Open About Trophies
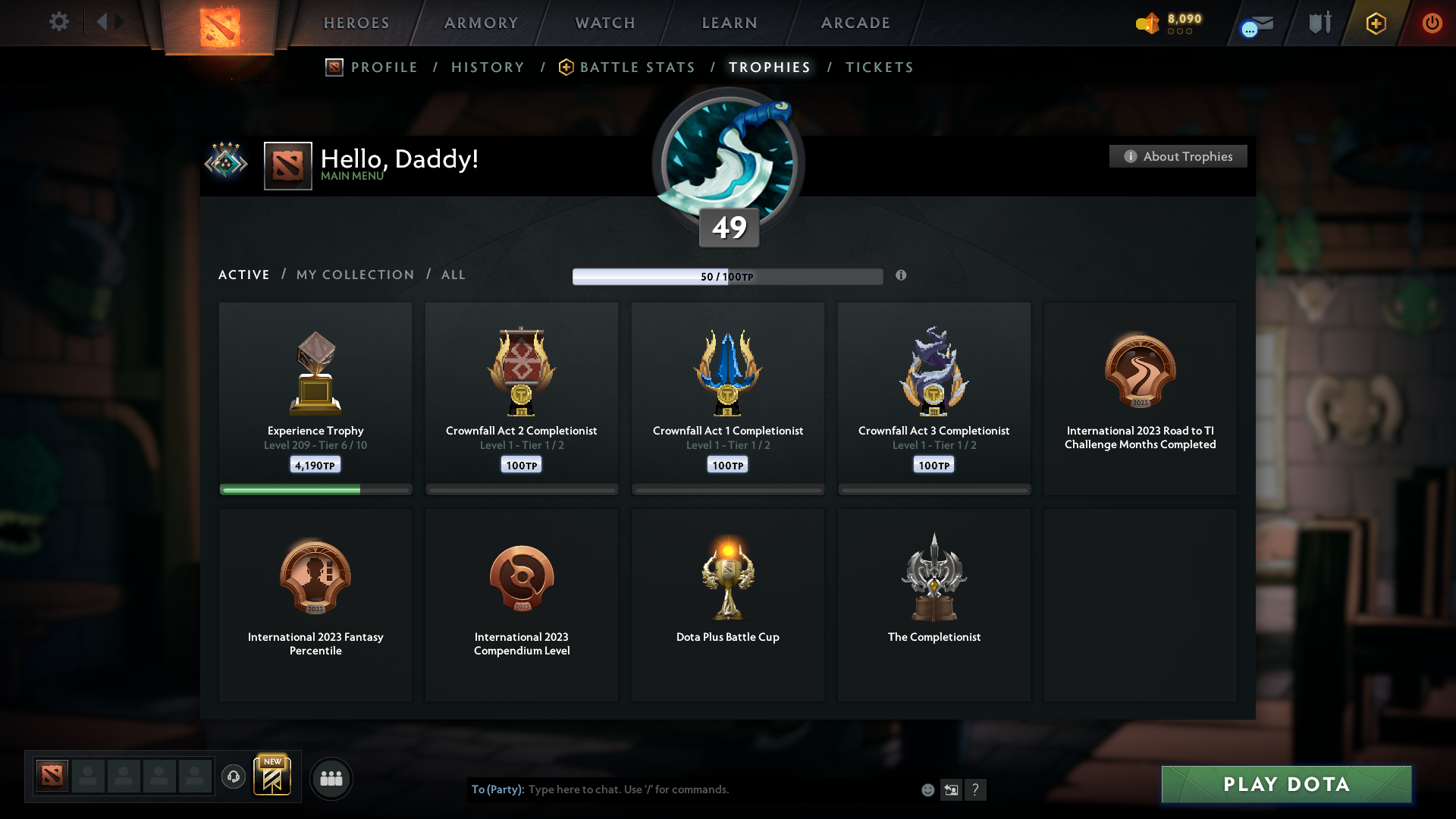Screen dimensions: 1456x819 click(1177, 156)
